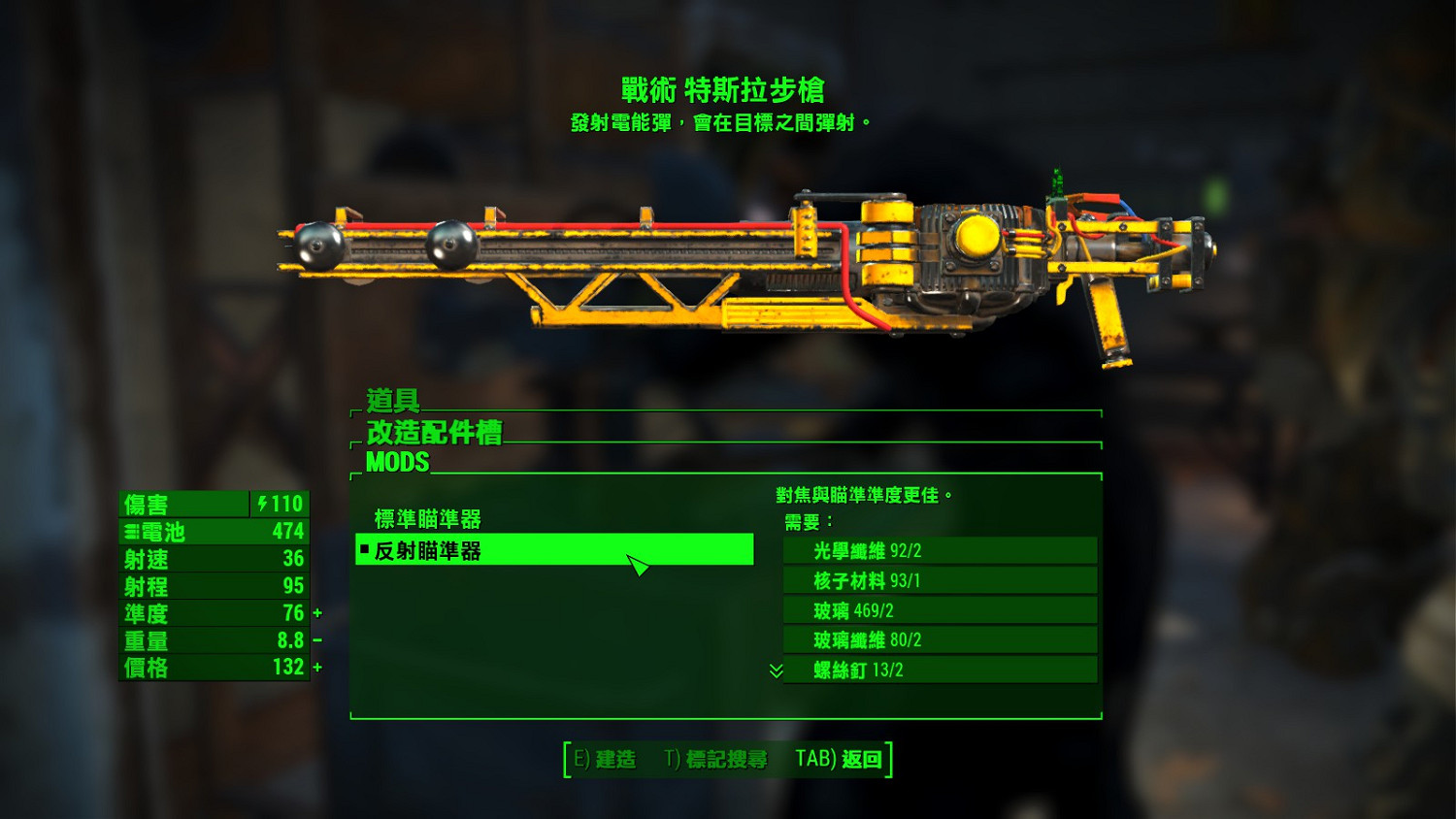1456x819 pixels.
Task: Open the 改造配件槽 section
Action: pyautogui.click(x=433, y=433)
